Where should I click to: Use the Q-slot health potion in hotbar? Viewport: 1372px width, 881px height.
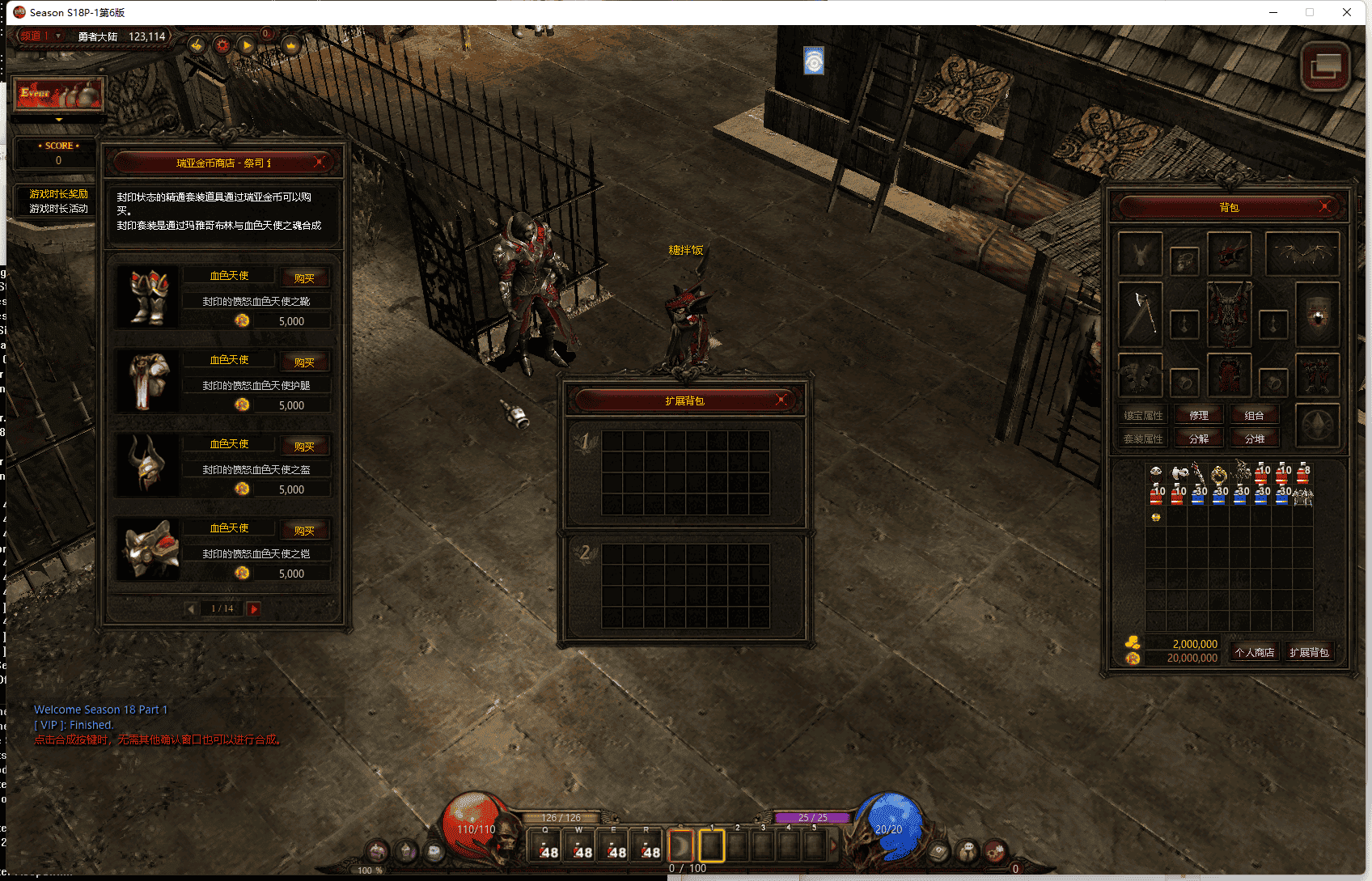[x=546, y=846]
